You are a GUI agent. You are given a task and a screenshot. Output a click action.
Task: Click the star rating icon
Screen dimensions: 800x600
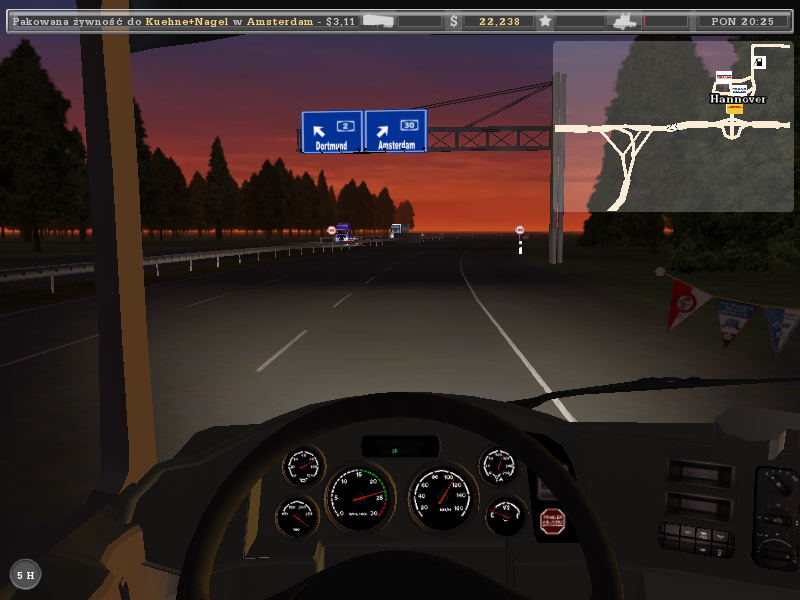point(545,20)
